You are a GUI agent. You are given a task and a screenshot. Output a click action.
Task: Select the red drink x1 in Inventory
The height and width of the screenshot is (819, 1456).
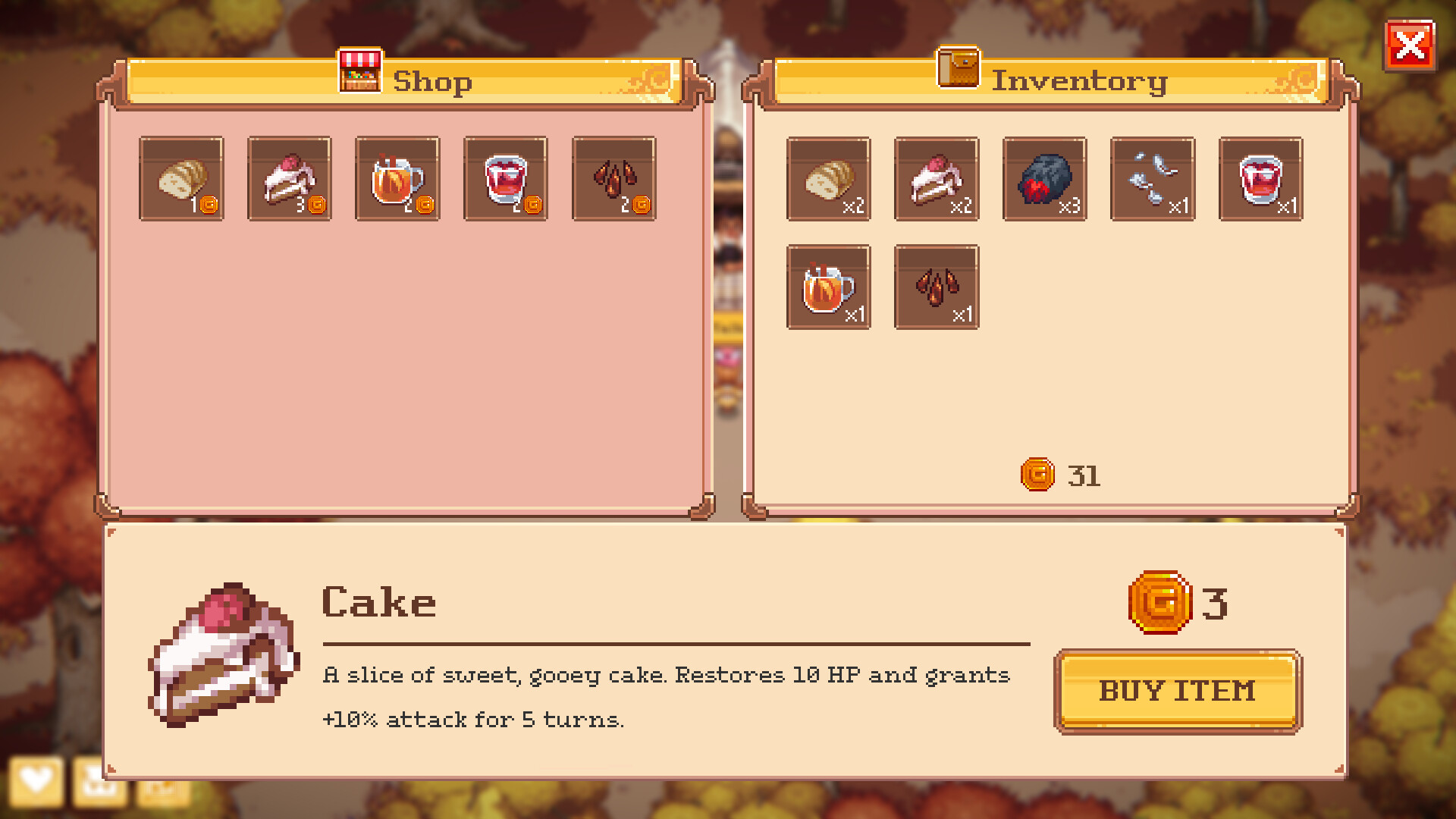tap(1261, 178)
